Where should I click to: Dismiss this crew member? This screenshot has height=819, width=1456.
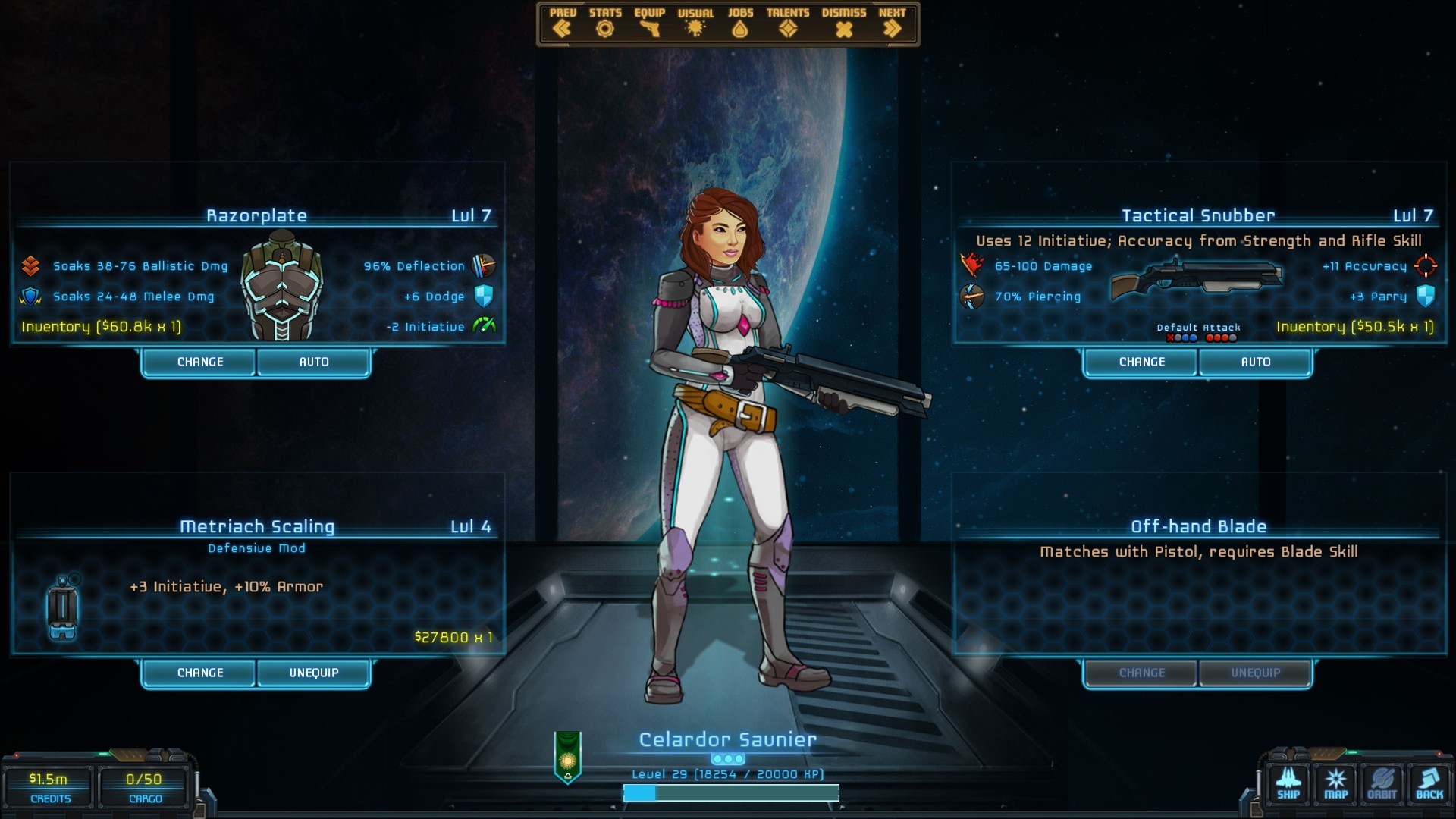point(843,23)
